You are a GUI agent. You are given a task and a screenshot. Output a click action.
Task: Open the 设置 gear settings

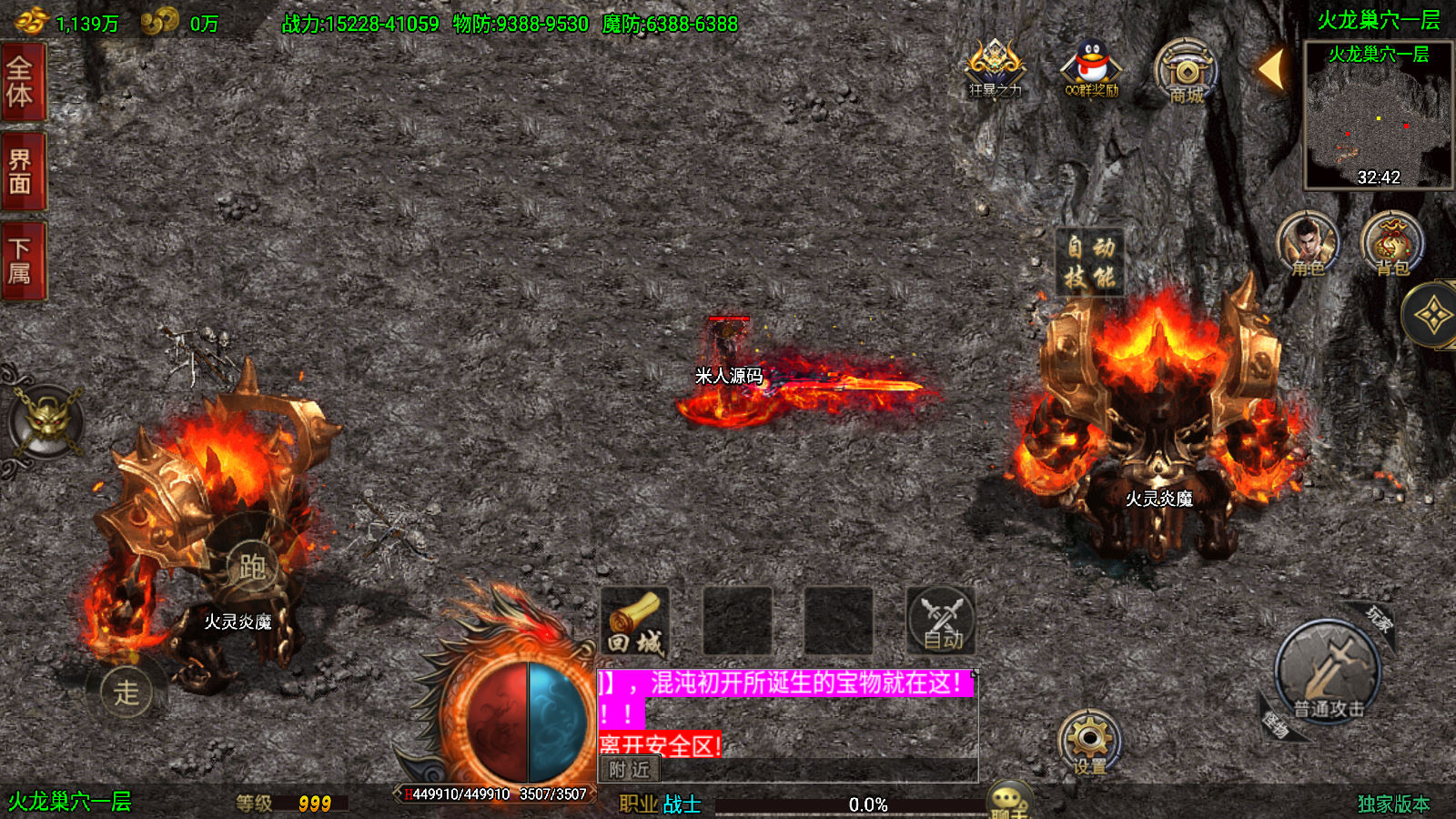pos(1089,742)
